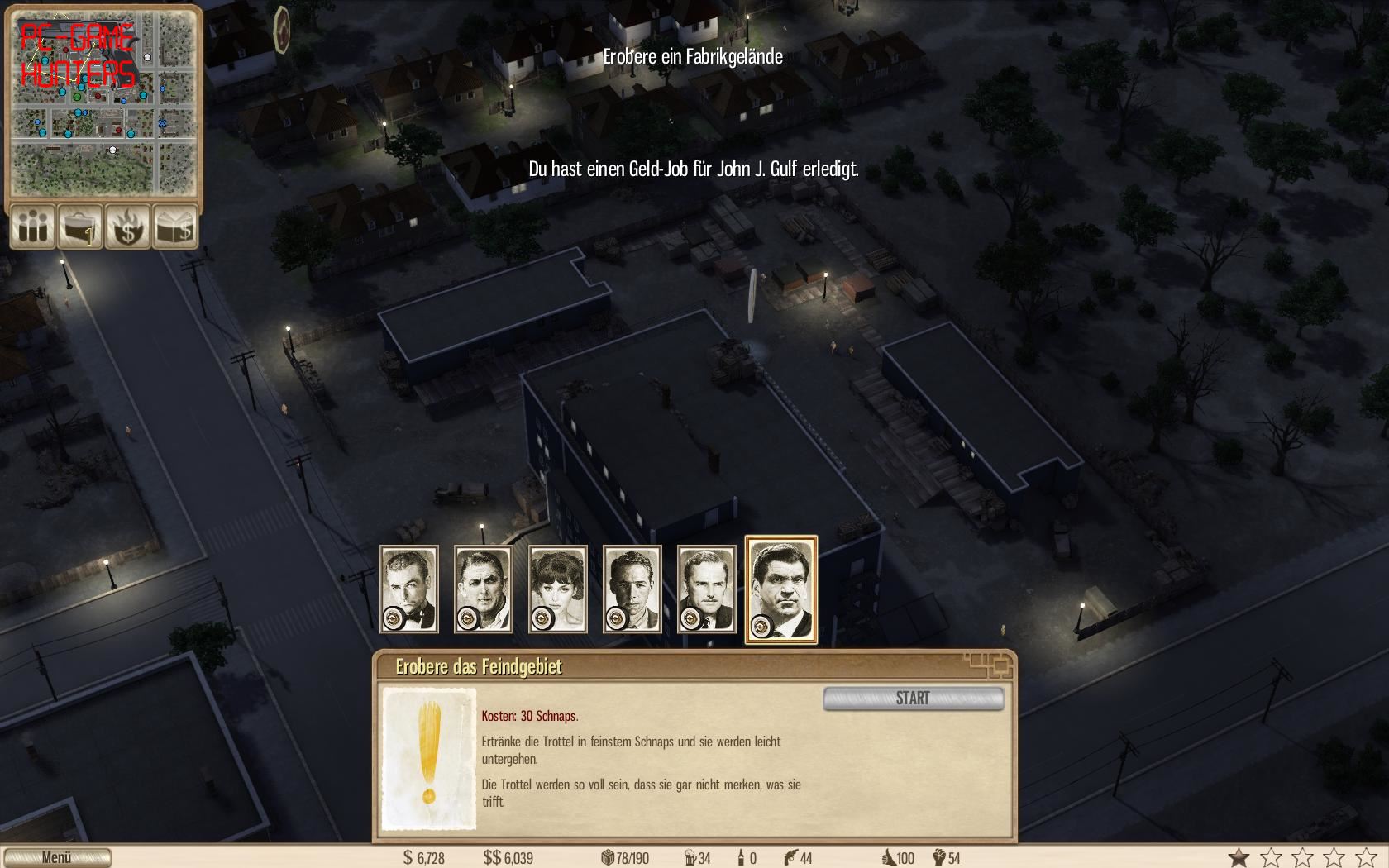Open the ledger book with dollar sign
Screen dimensions: 1389x868
pyautogui.click(x=174, y=227)
